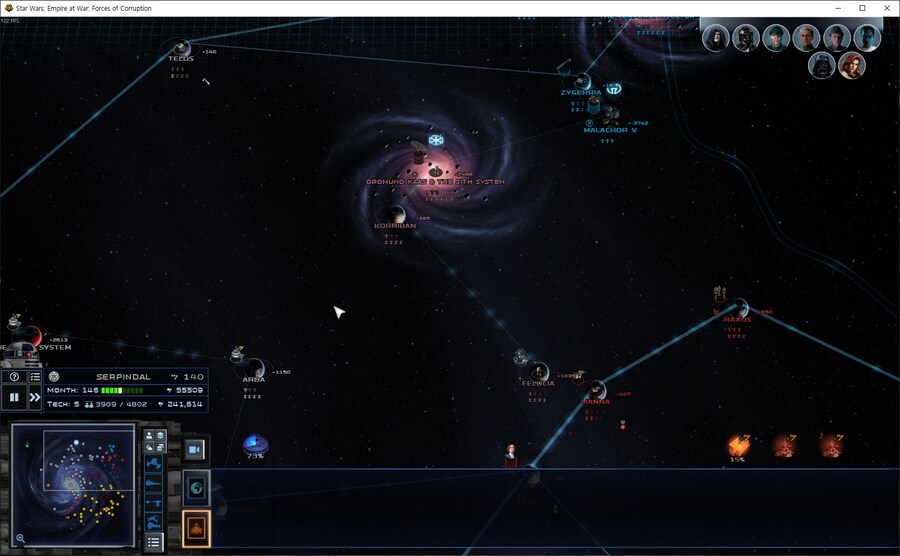Select the orange-highlighted build panel button

[196, 528]
